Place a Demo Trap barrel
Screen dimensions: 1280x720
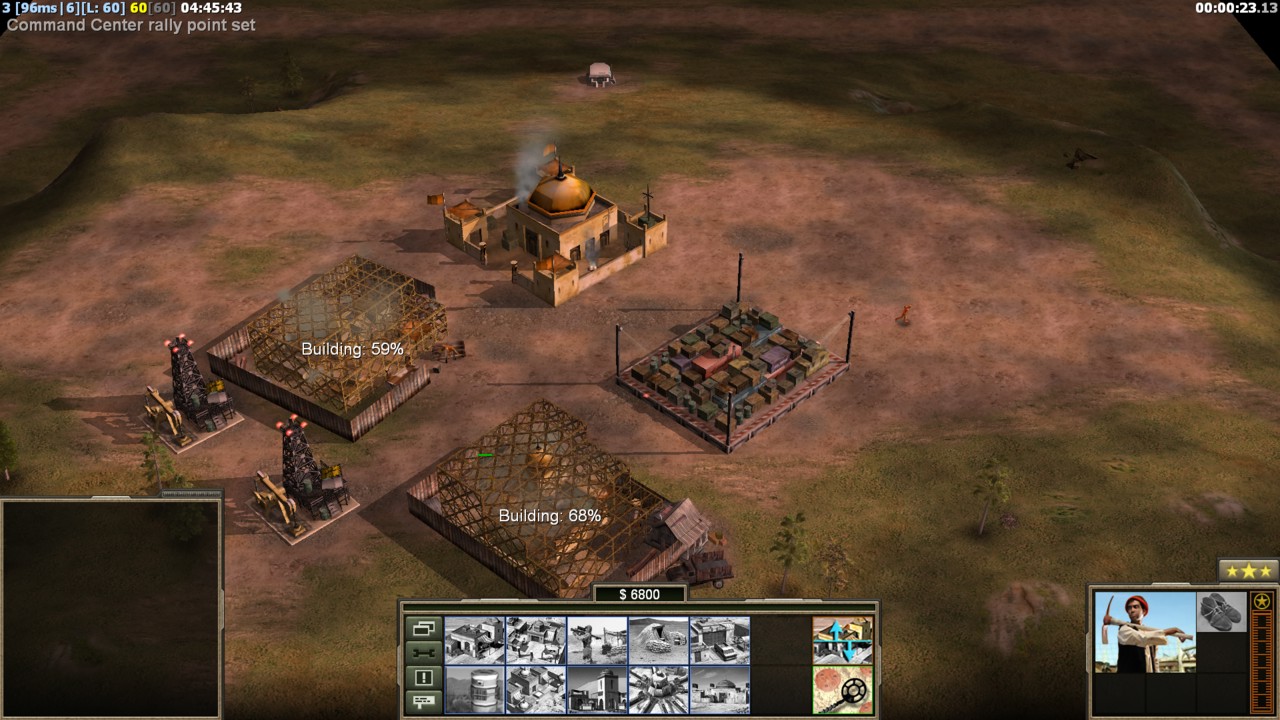click(474, 690)
